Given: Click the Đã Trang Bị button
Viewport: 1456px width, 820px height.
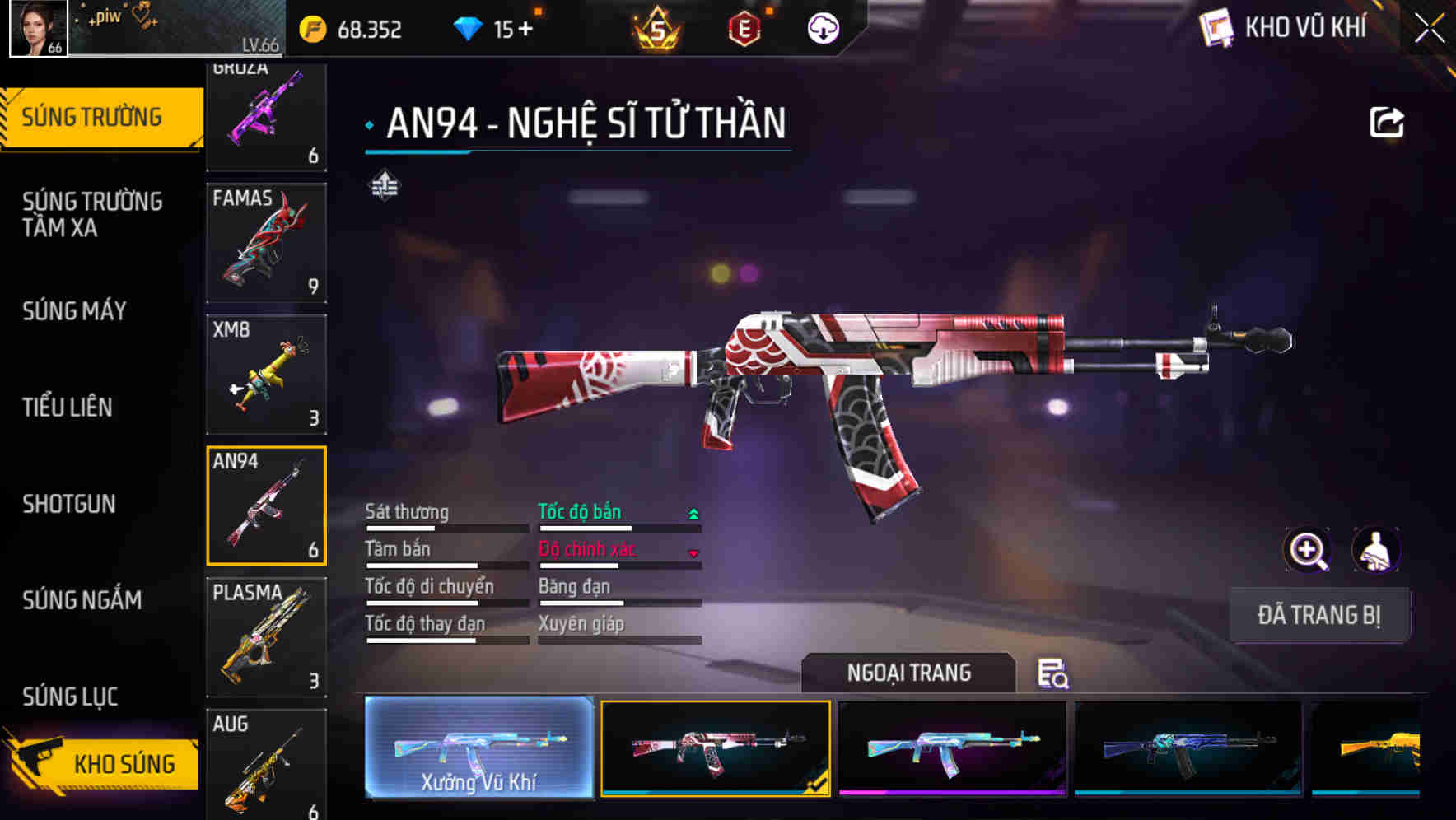Looking at the screenshot, I should tap(1318, 615).
